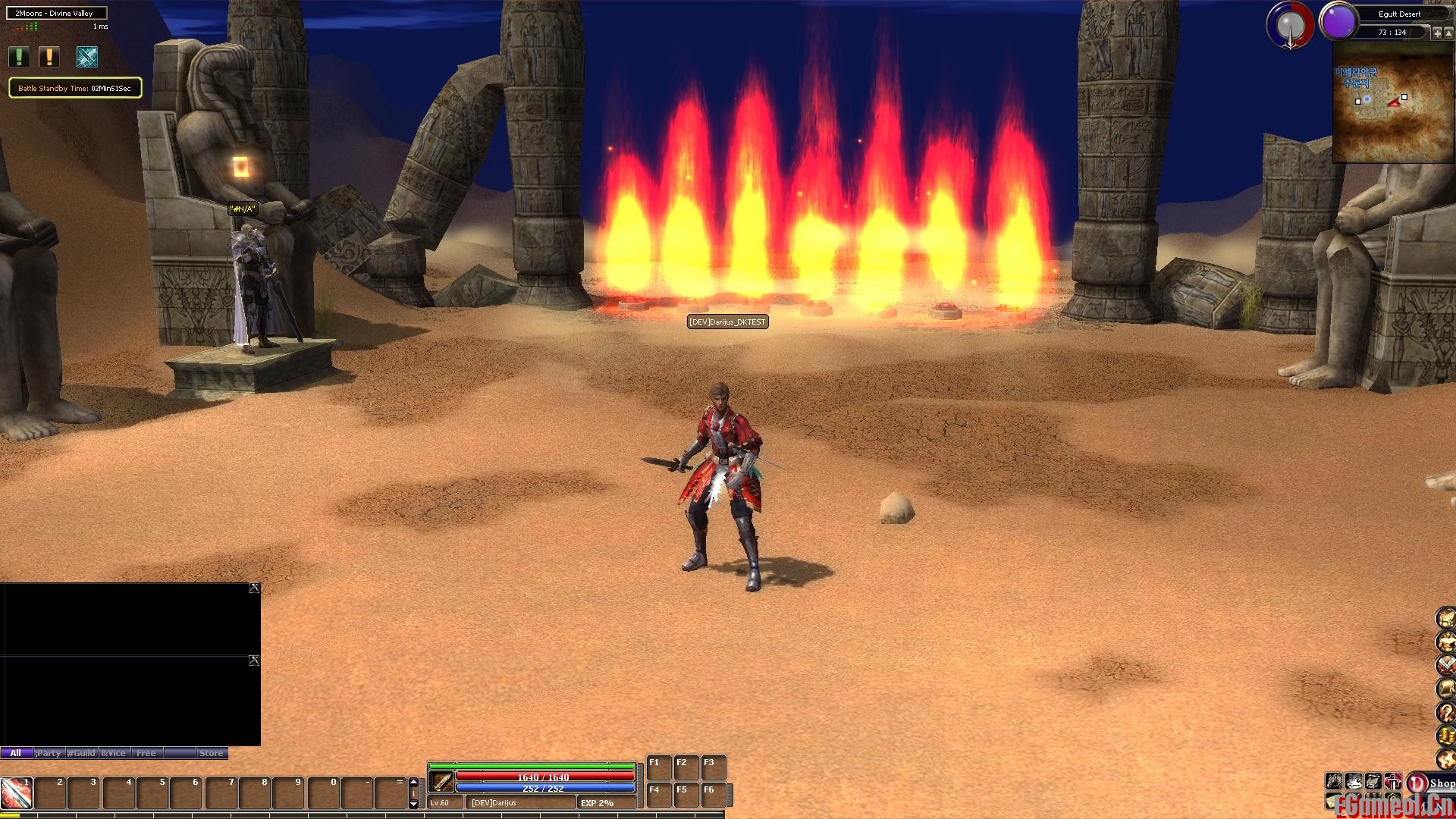Click the hotbar page up arrow
The image size is (1456, 819).
[x=413, y=782]
